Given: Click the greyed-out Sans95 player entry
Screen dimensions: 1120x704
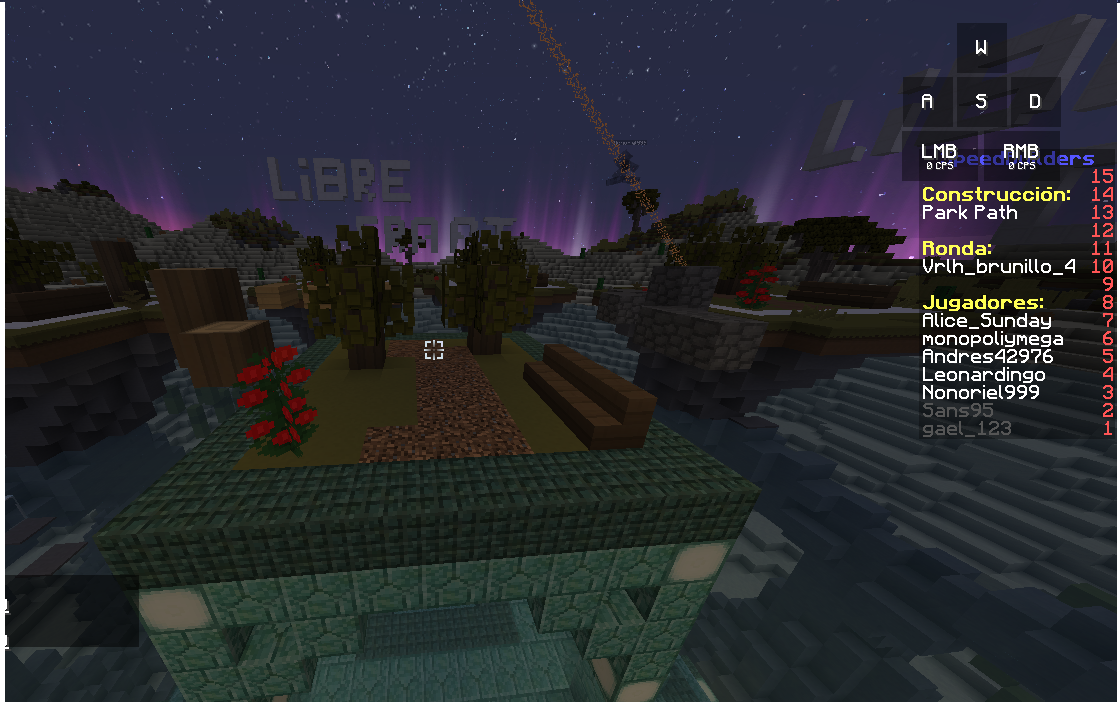Looking at the screenshot, I should (x=957, y=411).
